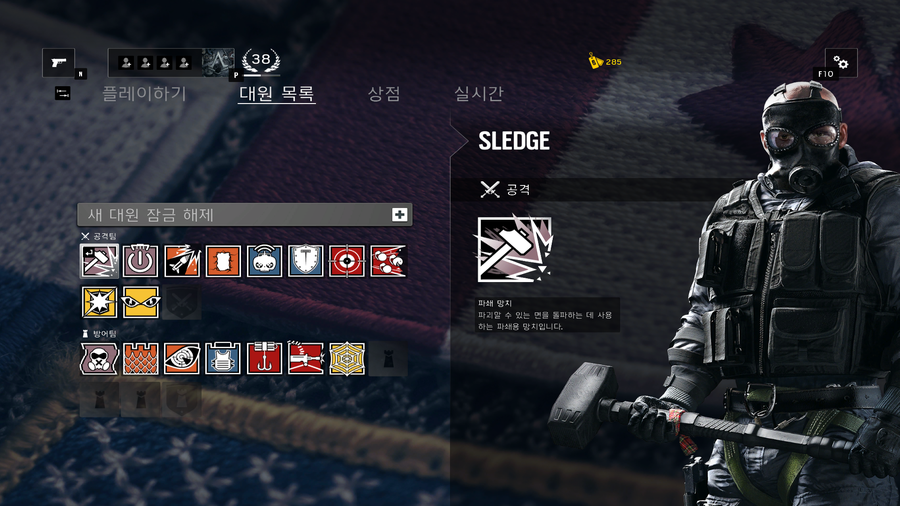
Task: Open the pistol icon button
Action: [58, 63]
